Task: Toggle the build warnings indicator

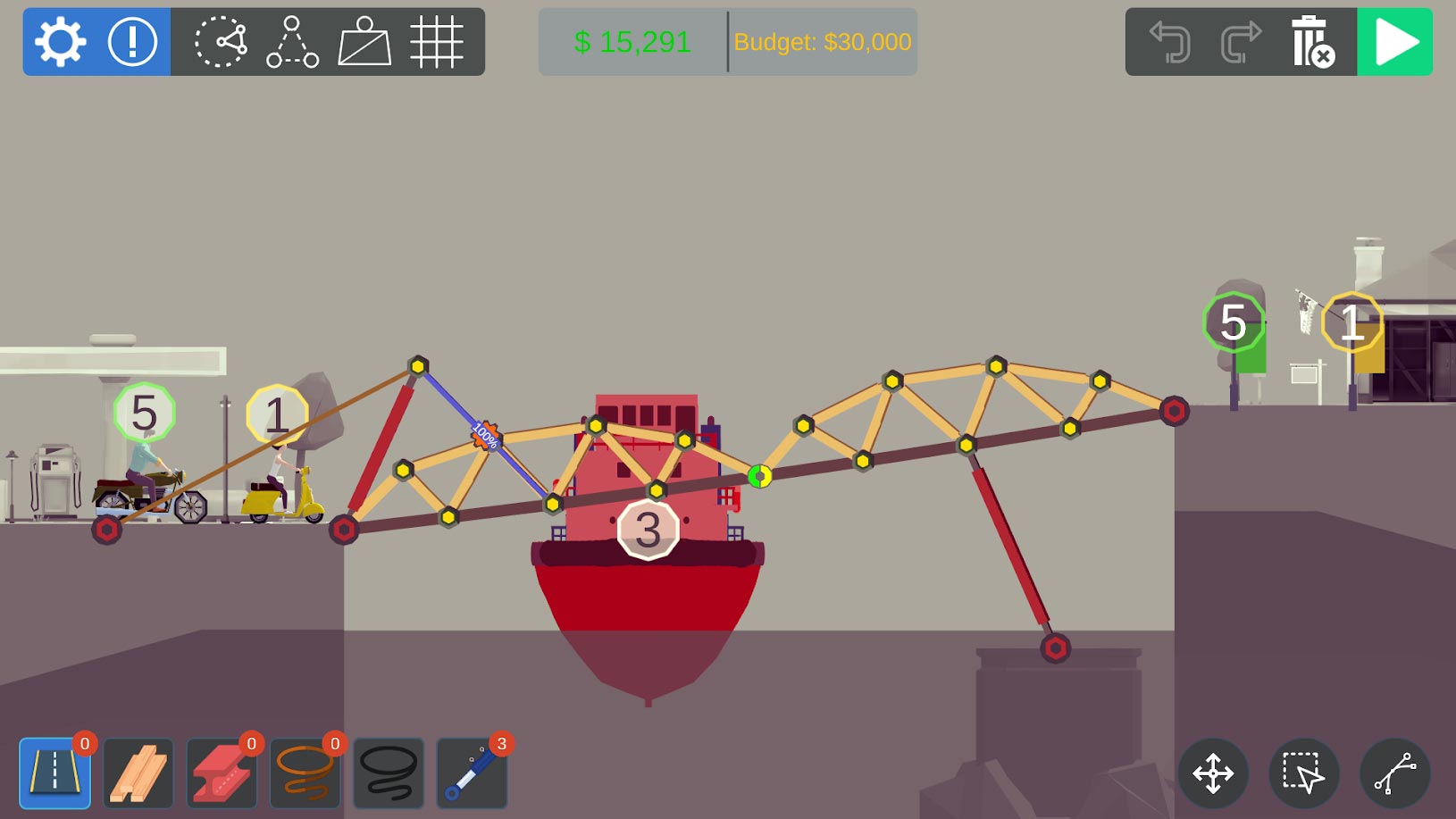Action: [x=131, y=42]
